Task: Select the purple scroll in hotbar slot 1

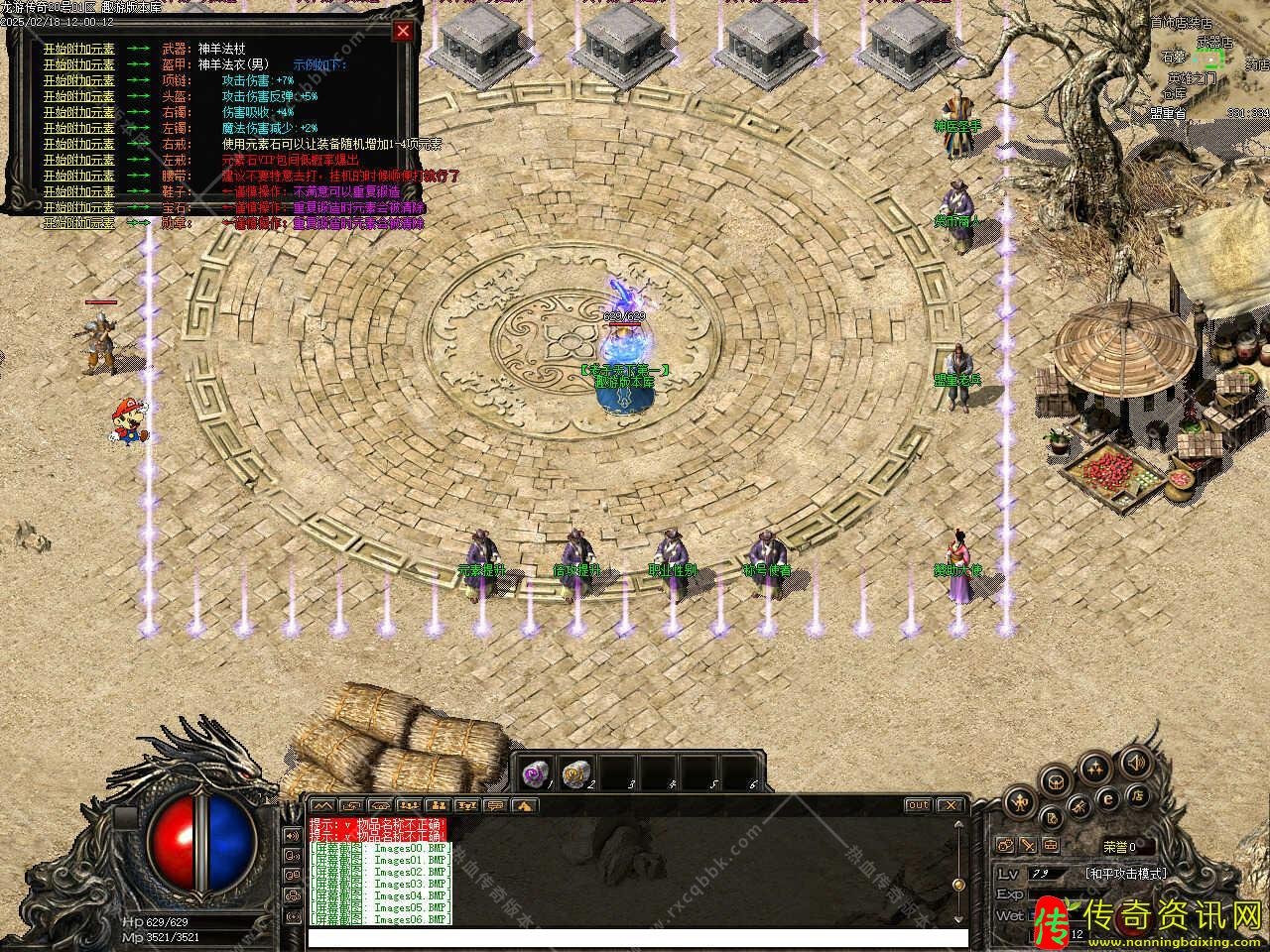Action: pos(536,773)
